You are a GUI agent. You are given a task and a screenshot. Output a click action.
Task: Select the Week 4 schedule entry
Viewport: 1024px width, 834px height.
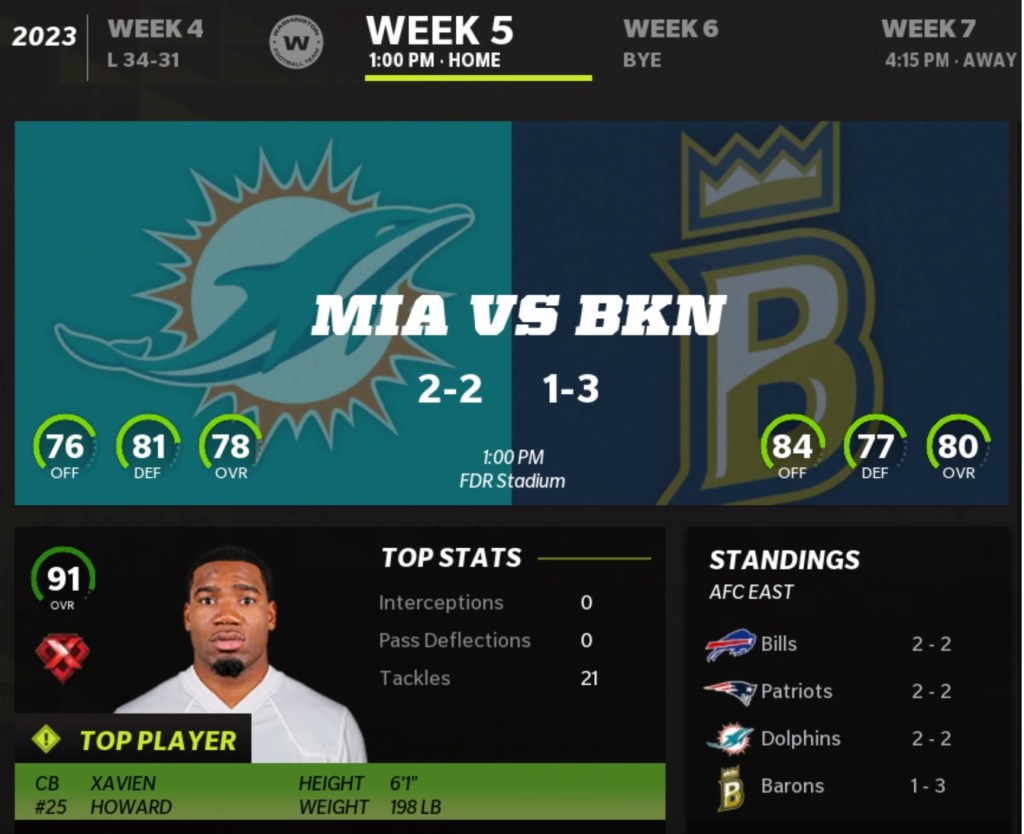tap(155, 43)
